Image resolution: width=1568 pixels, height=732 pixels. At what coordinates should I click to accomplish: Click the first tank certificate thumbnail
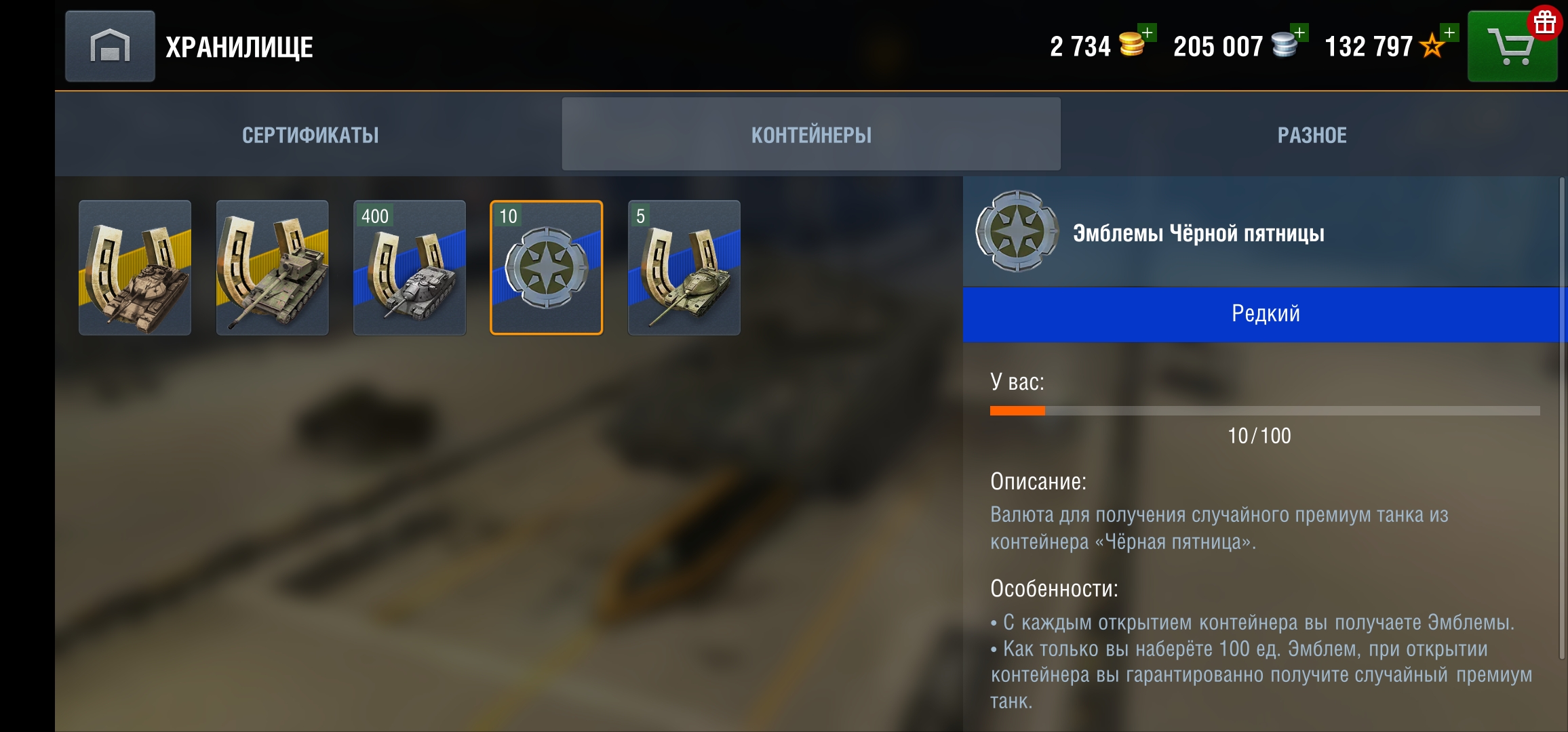click(x=136, y=268)
